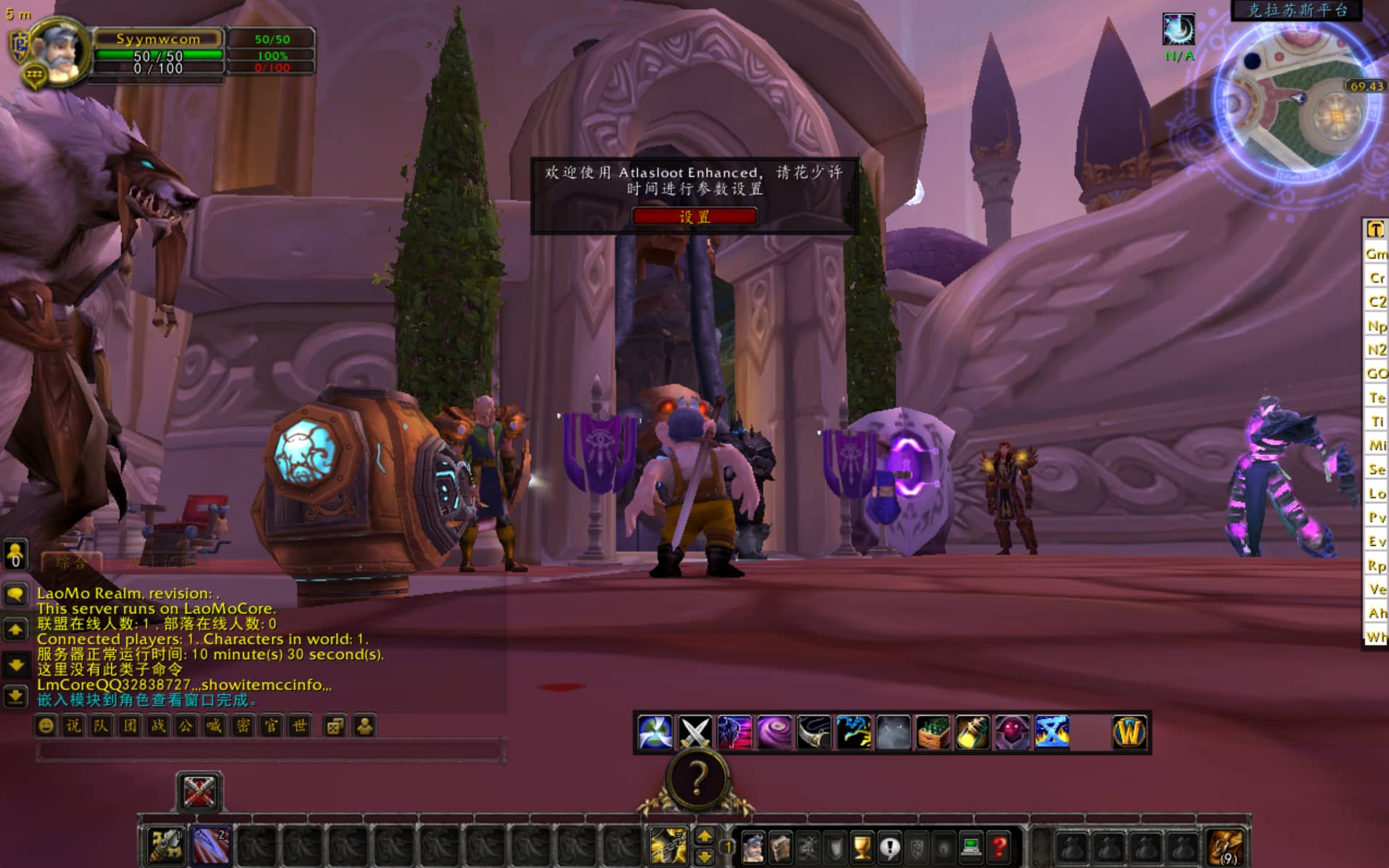Click the red 设置 settings button
This screenshot has height=868, width=1389.
[x=694, y=216]
